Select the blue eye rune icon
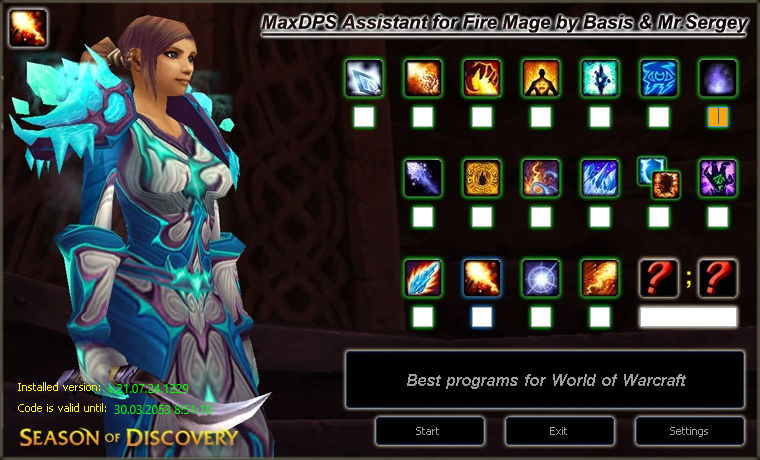This screenshot has width=760, height=460. point(659,78)
